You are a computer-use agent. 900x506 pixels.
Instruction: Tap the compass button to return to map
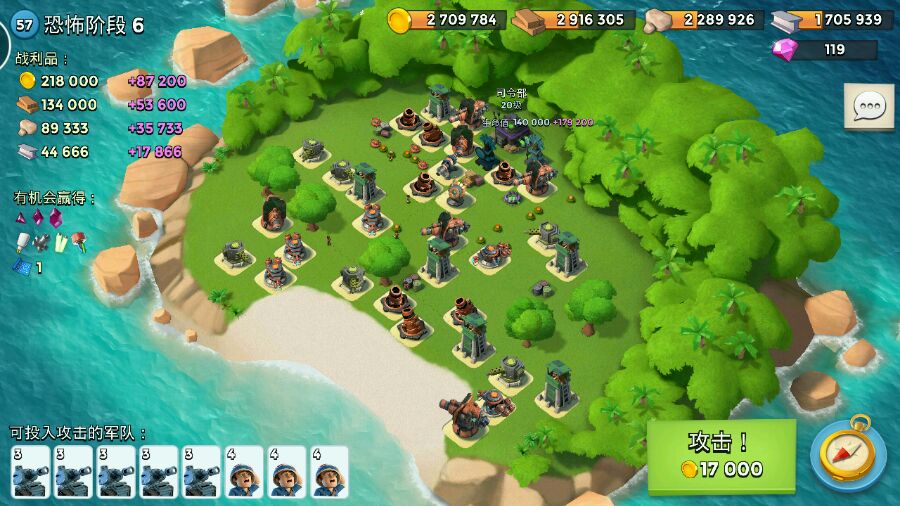[847, 453]
